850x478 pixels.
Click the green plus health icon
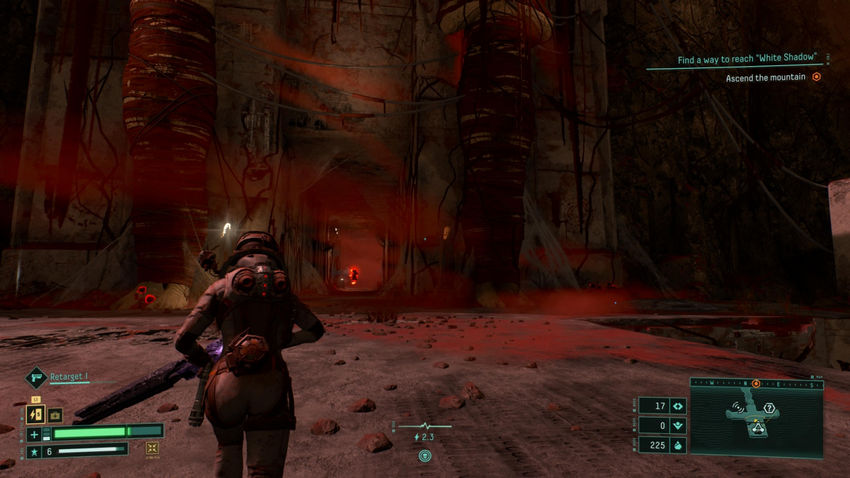tap(35, 433)
